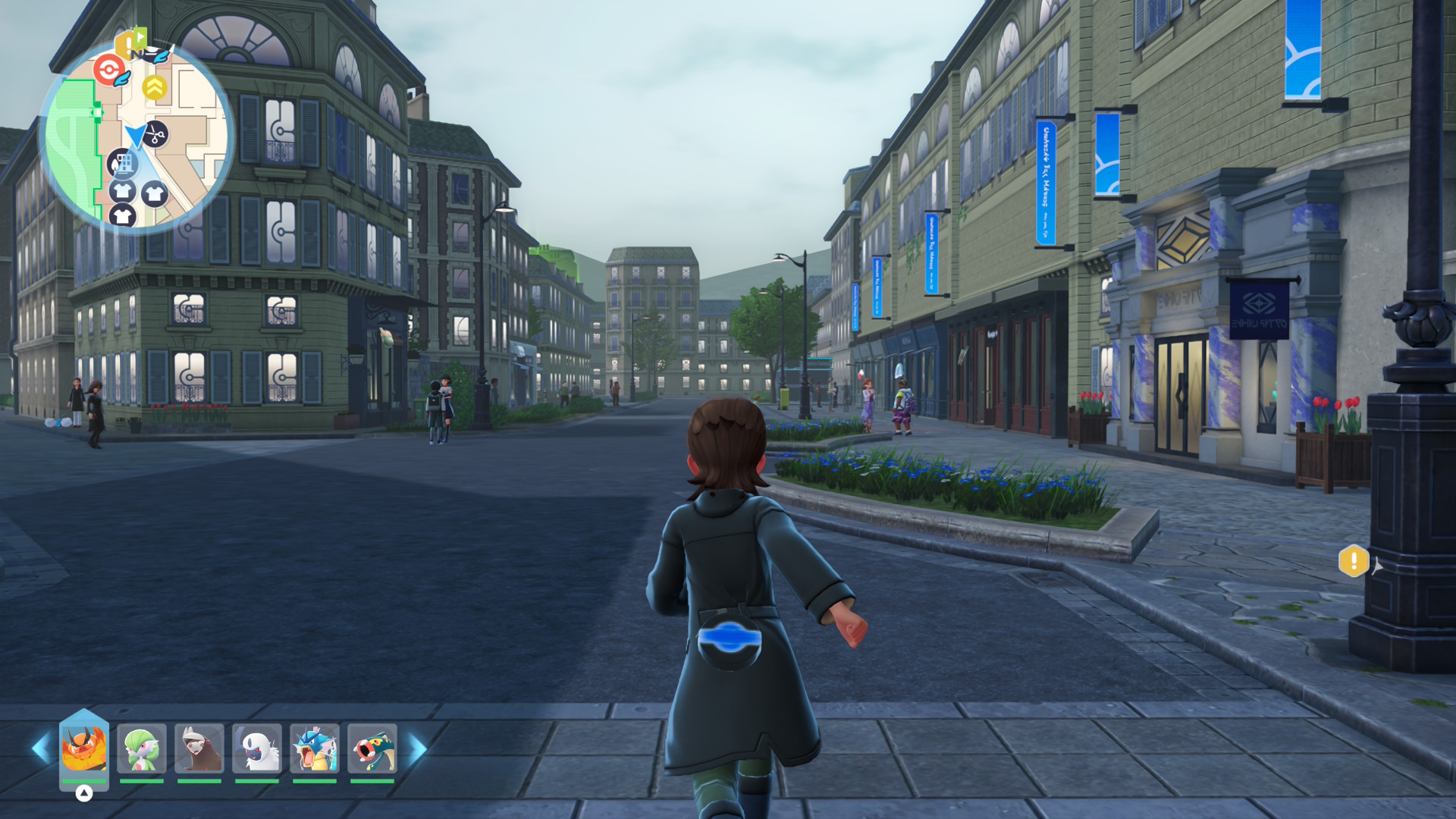Screen dimensions: 1456x819
Task: Choose the Eelektross party slot
Action: [372, 748]
